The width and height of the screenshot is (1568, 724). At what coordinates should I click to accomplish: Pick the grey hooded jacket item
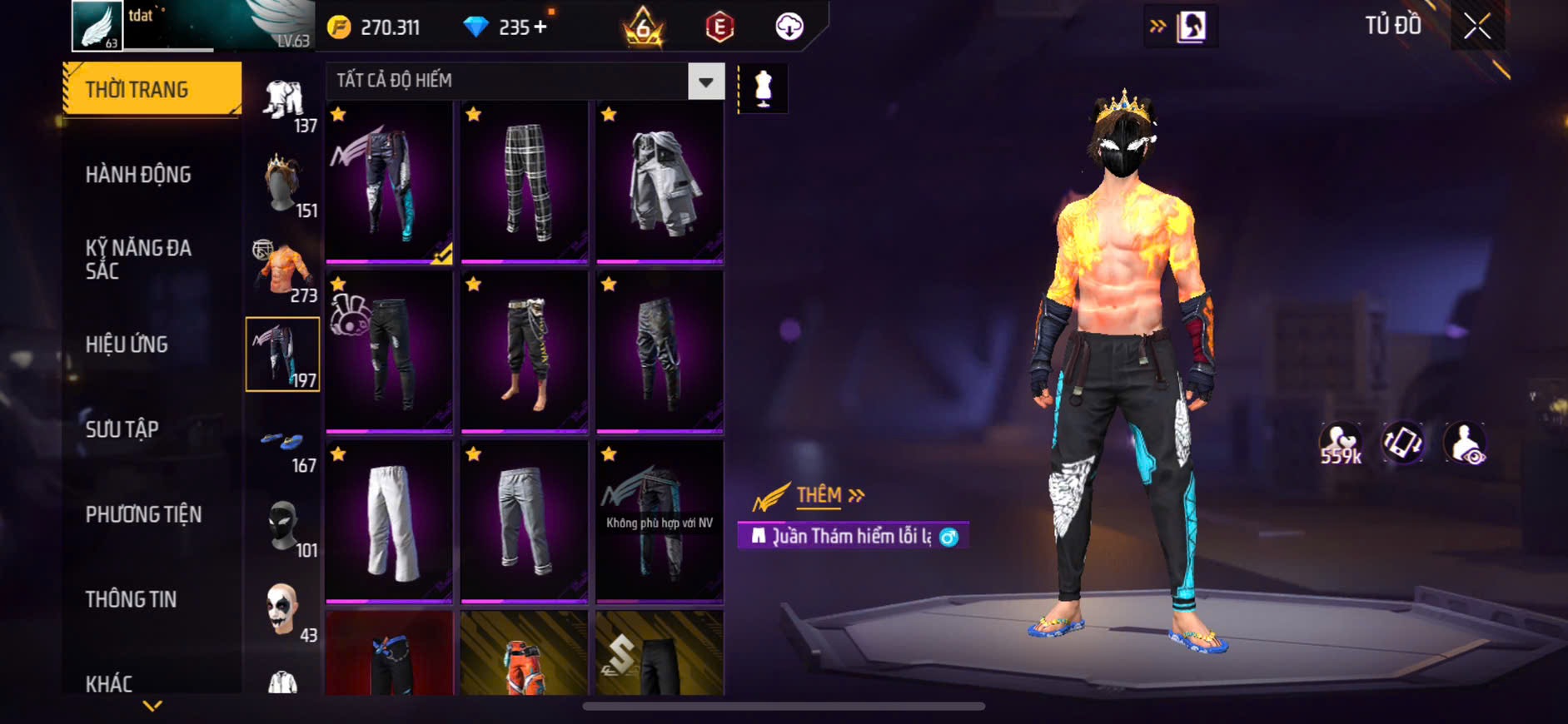(x=660, y=181)
